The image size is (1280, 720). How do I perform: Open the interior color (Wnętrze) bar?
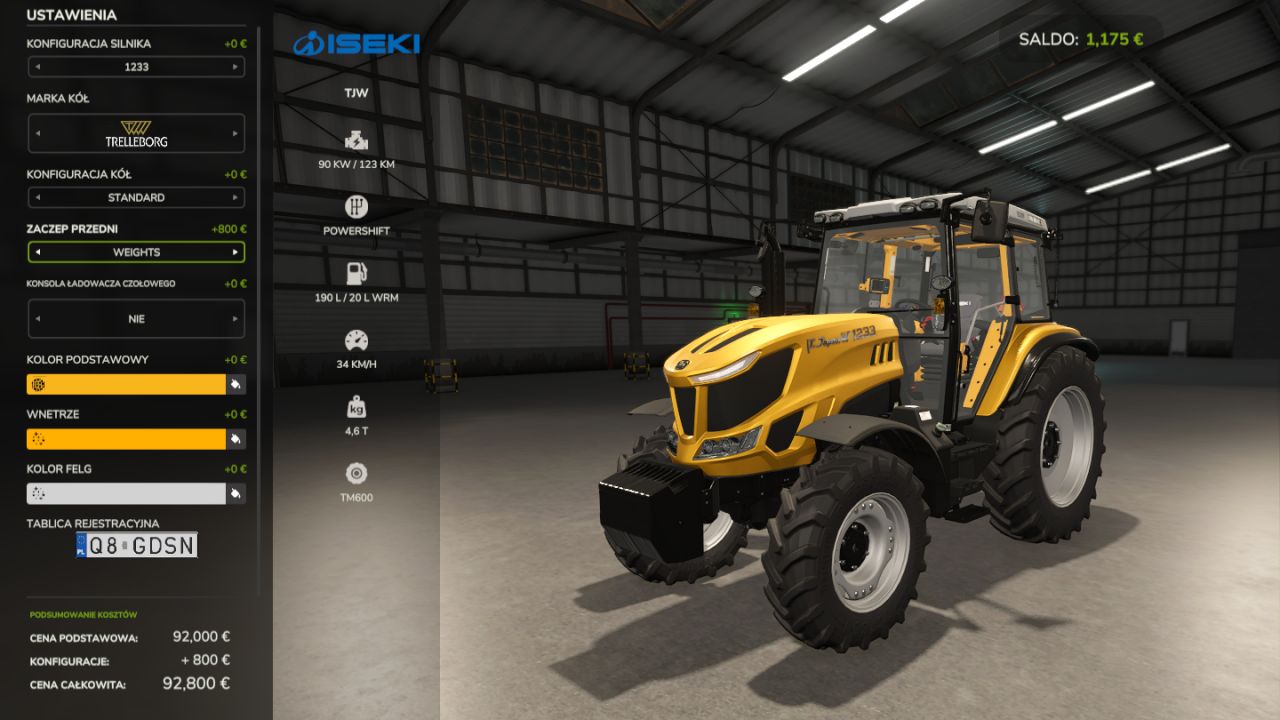(x=126, y=439)
